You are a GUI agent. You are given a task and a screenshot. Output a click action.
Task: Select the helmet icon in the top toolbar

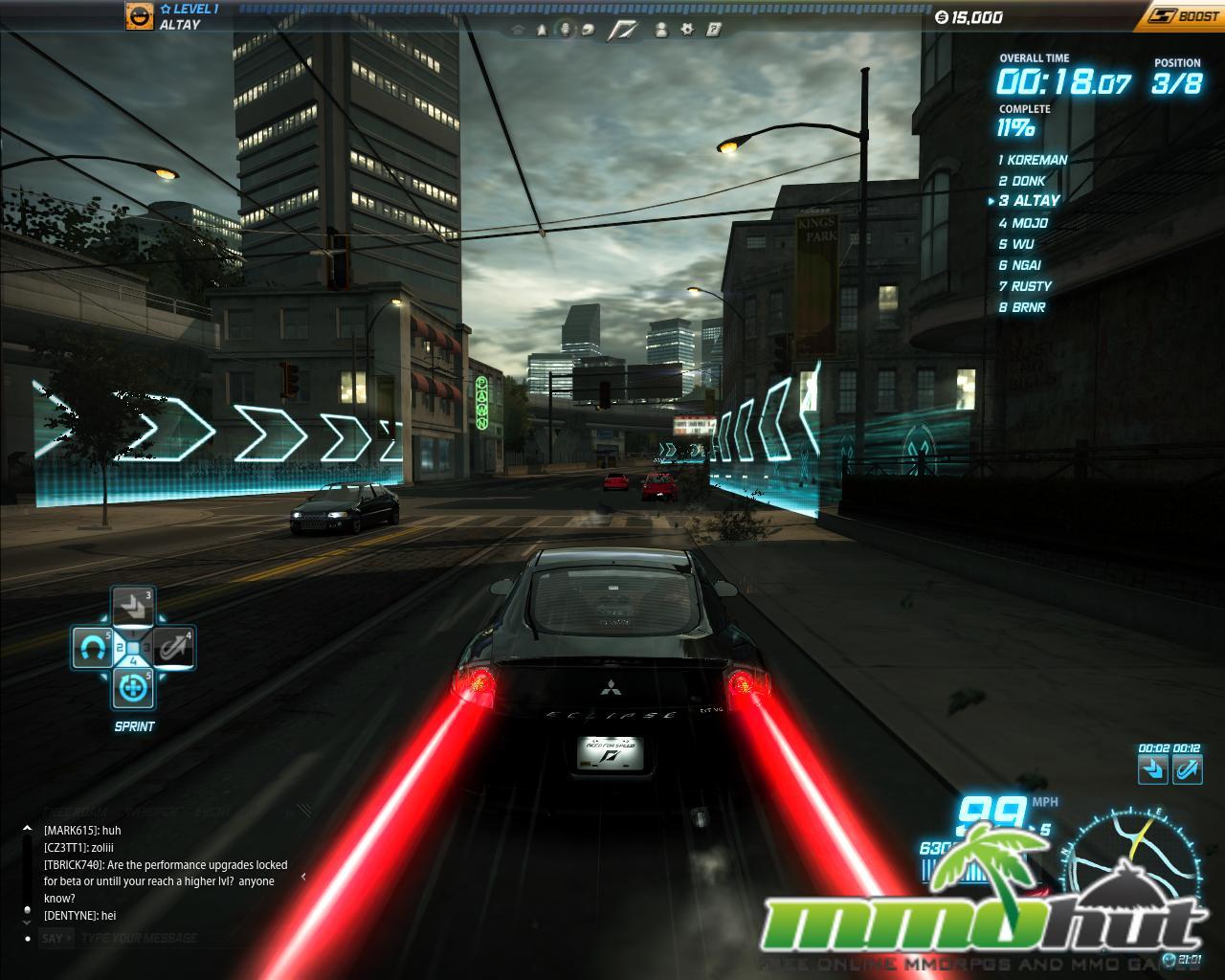coord(588,30)
